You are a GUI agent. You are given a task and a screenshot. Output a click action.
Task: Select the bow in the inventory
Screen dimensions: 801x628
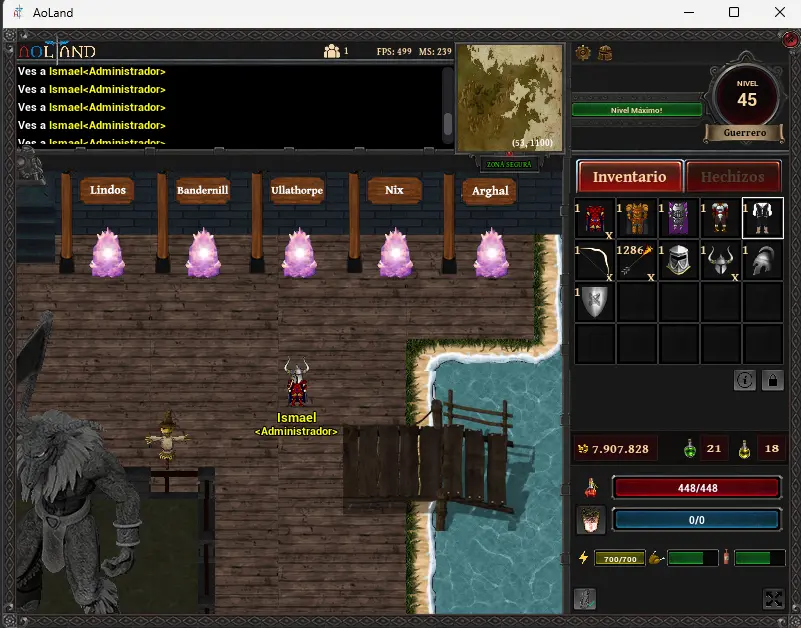click(597, 260)
